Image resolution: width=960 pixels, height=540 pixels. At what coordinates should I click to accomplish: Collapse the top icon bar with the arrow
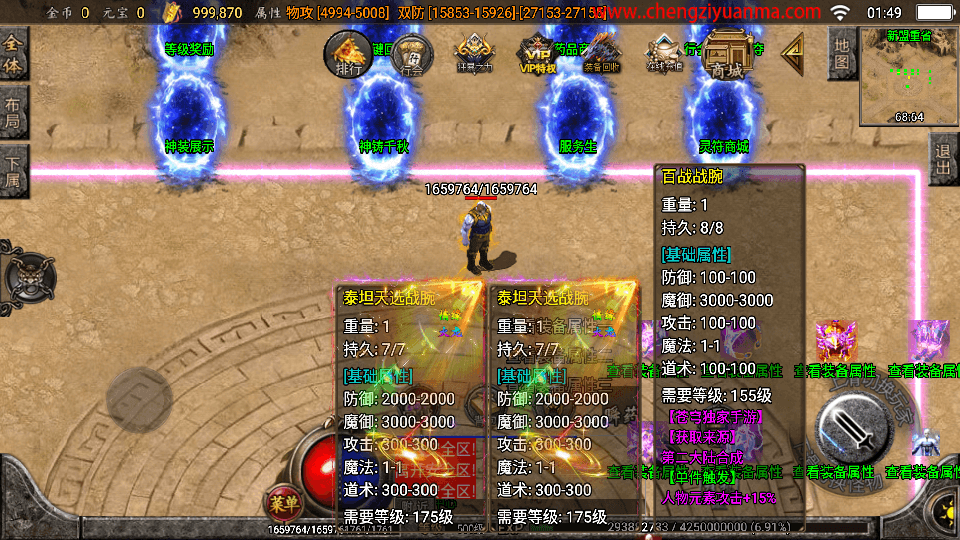(x=793, y=50)
